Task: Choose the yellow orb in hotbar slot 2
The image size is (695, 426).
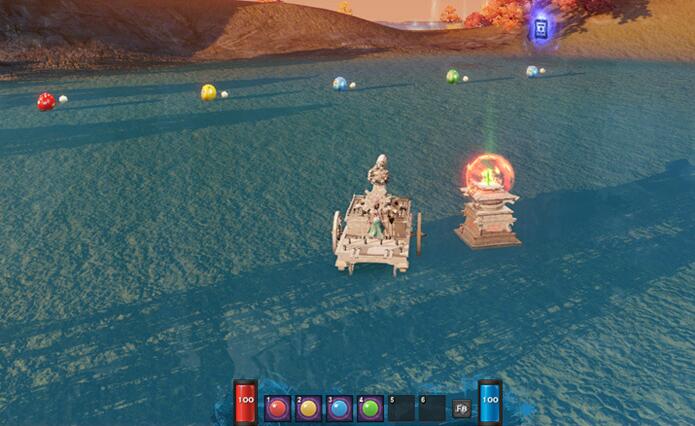Action: coord(309,408)
